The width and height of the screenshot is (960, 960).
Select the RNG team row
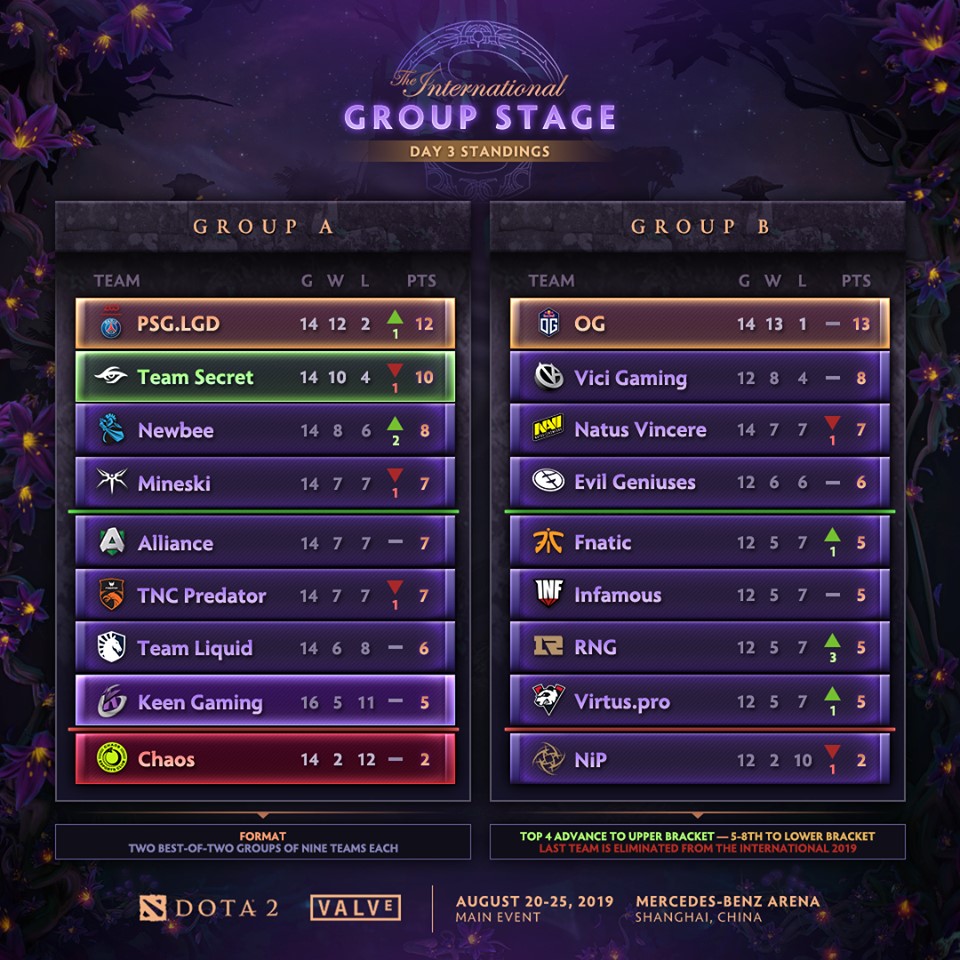pyautogui.click(x=699, y=647)
